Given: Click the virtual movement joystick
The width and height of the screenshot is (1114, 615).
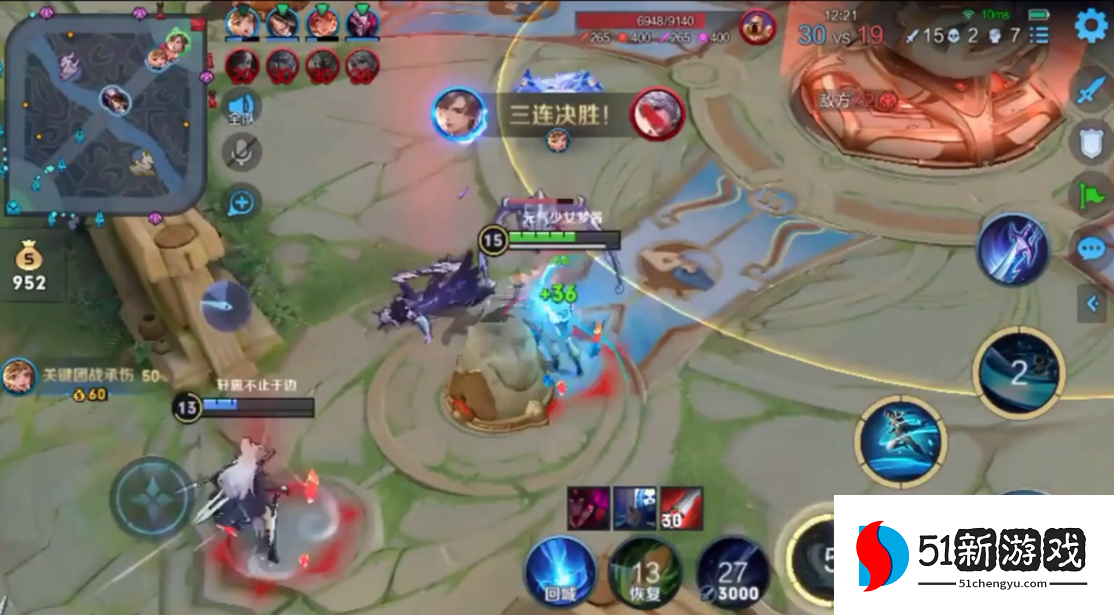Looking at the screenshot, I should tap(151, 497).
